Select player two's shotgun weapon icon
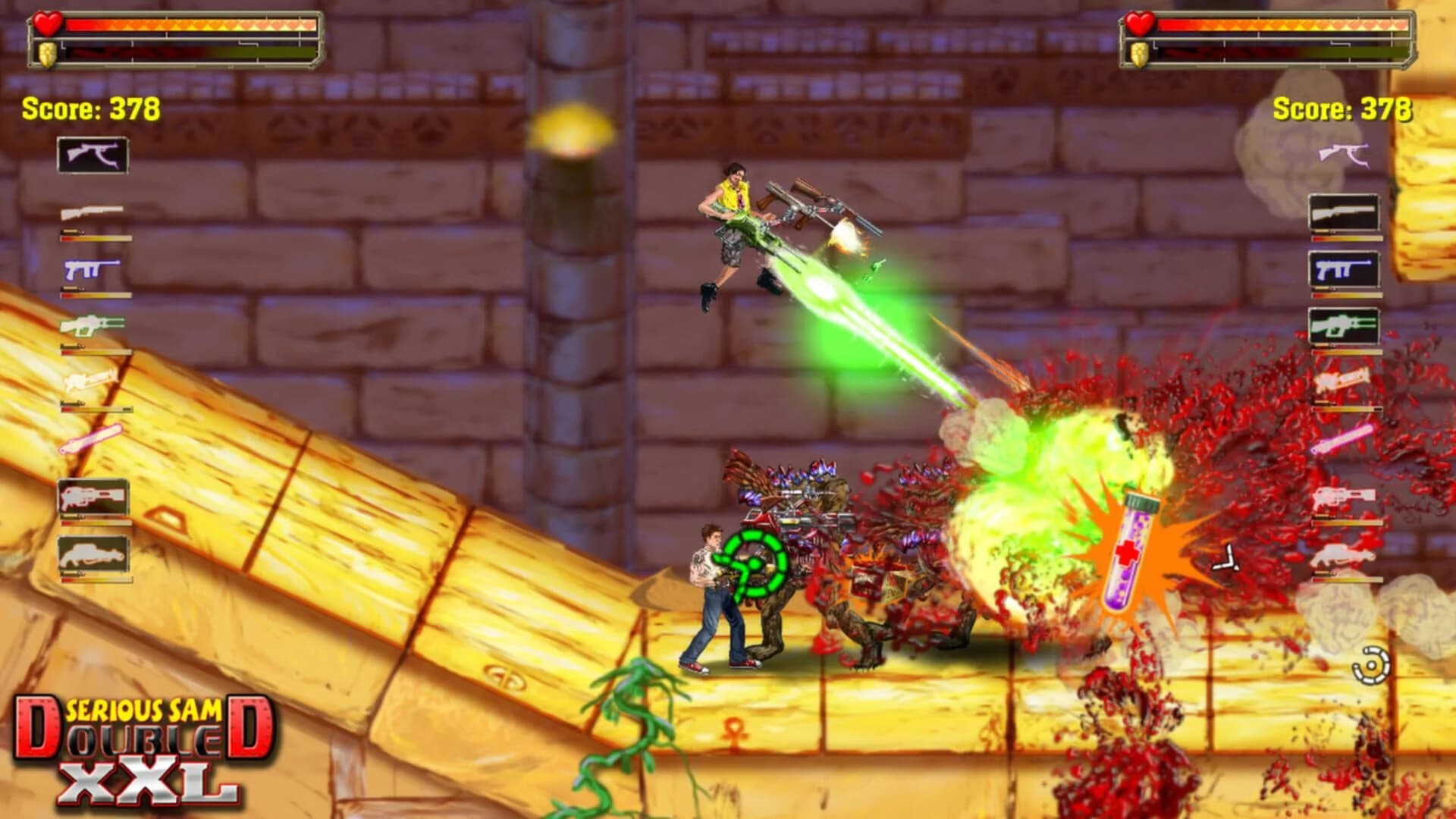Image resolution: width=1456 pixels, height=819 pixels. pos(1344,213)
